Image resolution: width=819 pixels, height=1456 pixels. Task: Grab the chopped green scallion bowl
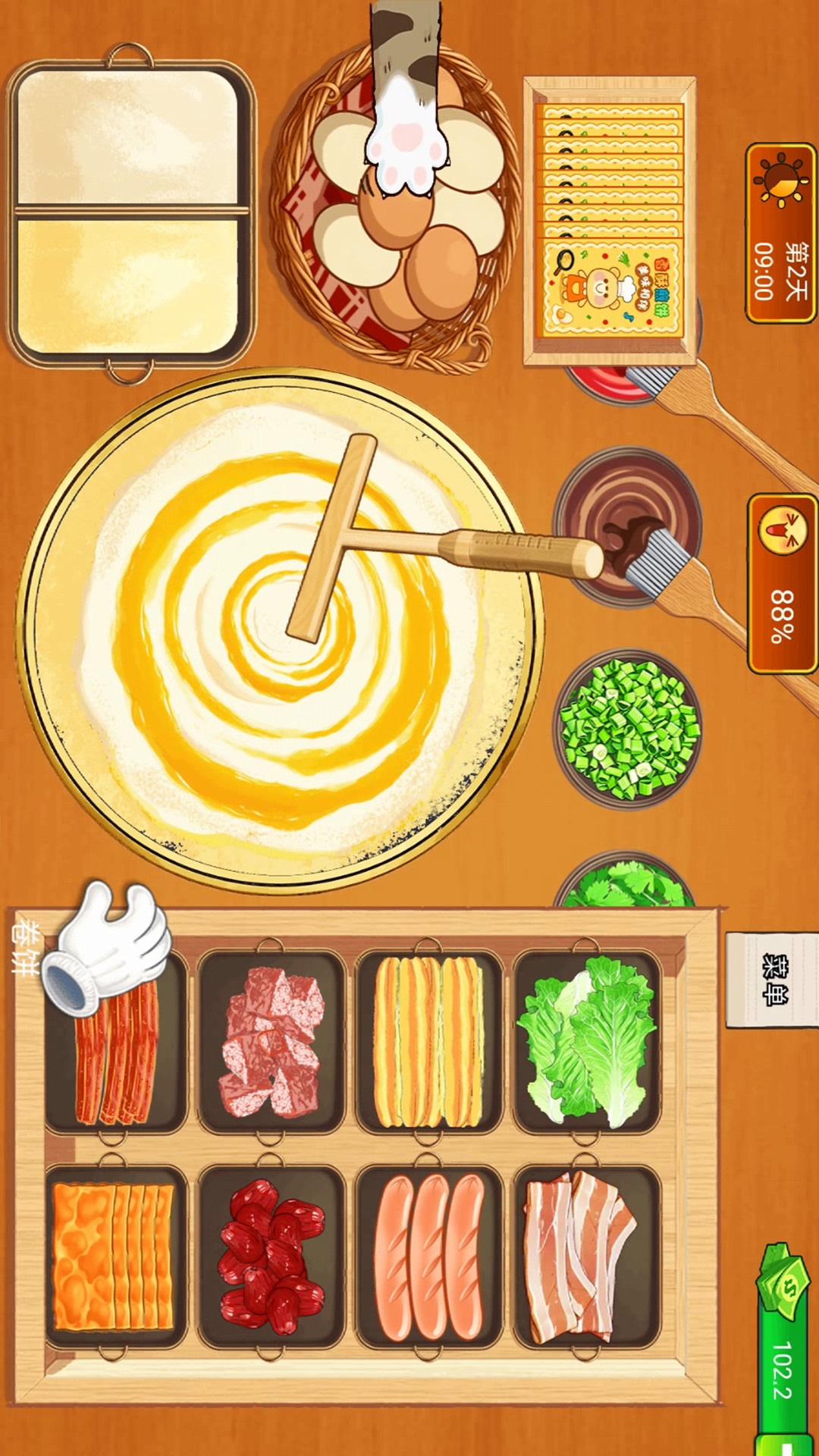click(628, 728)
